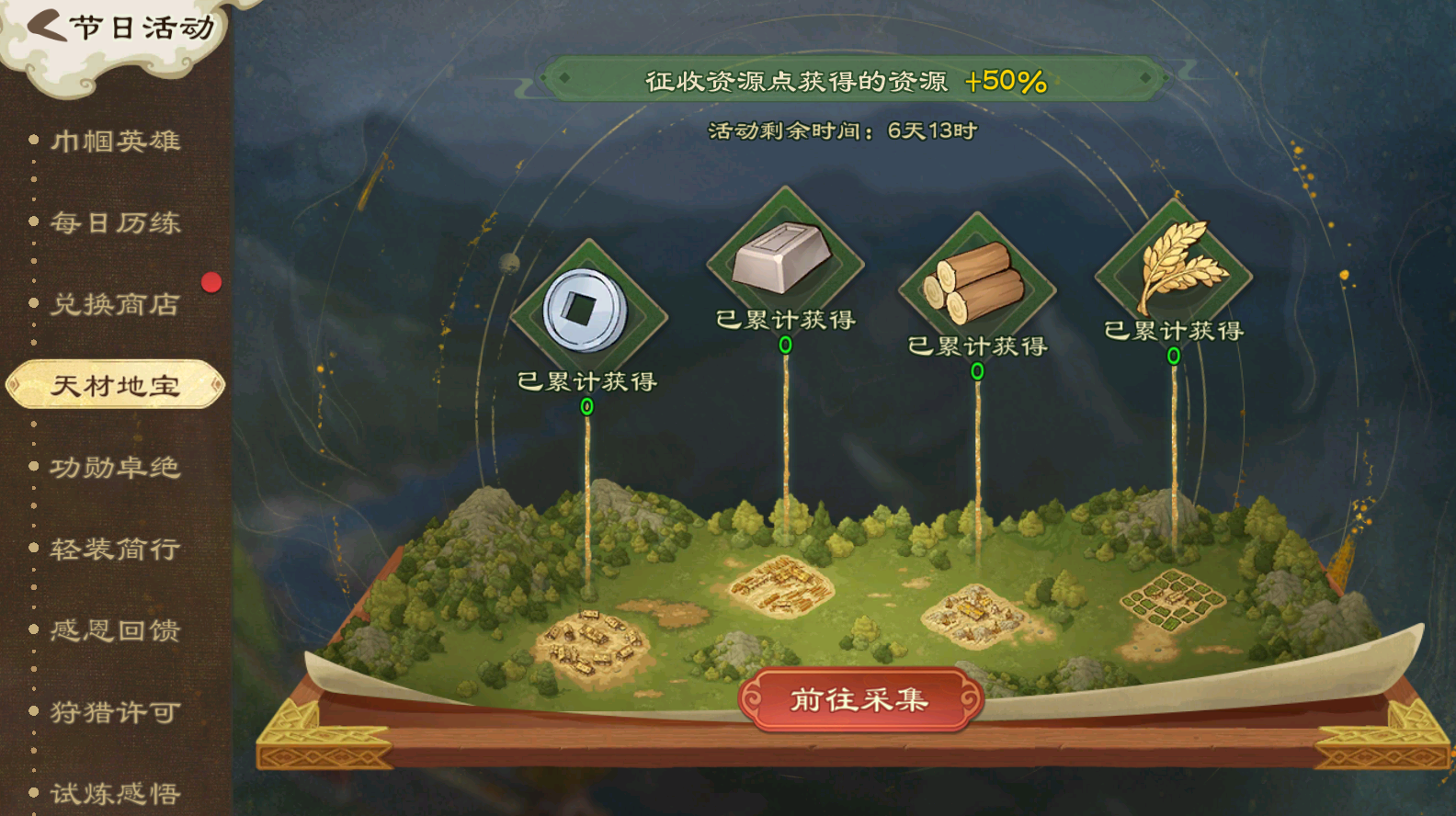Select the 天材地宝 tab
Viewport: 1456px width, 816px height.
[x=115, y=386]
